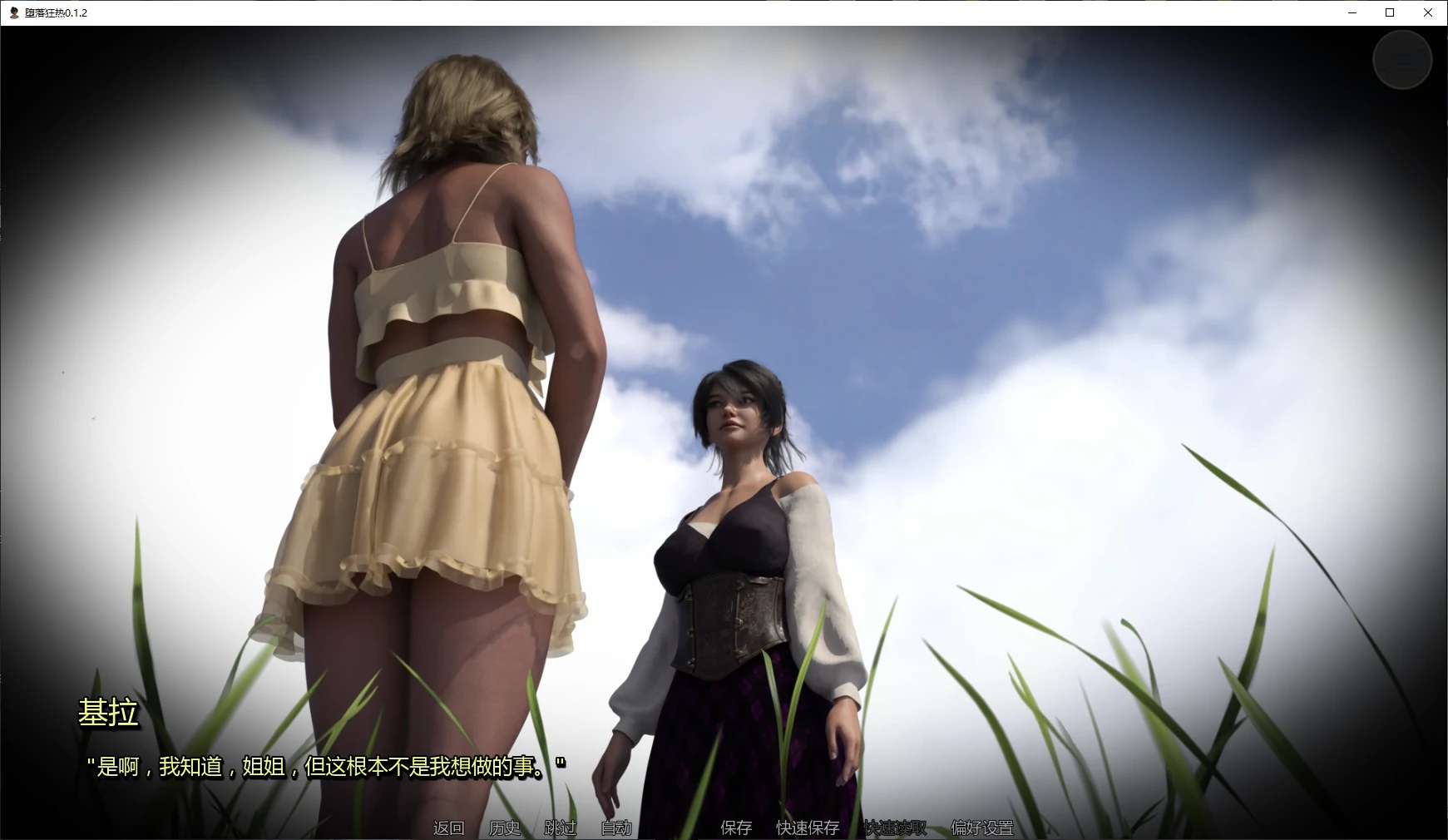
Task: Click the title text 堕落狂热0.1.2
Action: [x=57, y=12]
